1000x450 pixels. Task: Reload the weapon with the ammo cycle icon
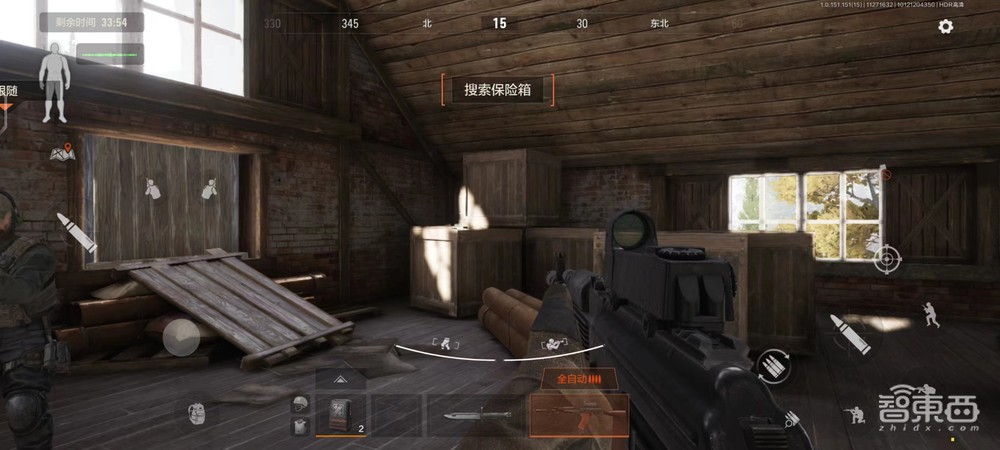[774, 365]
